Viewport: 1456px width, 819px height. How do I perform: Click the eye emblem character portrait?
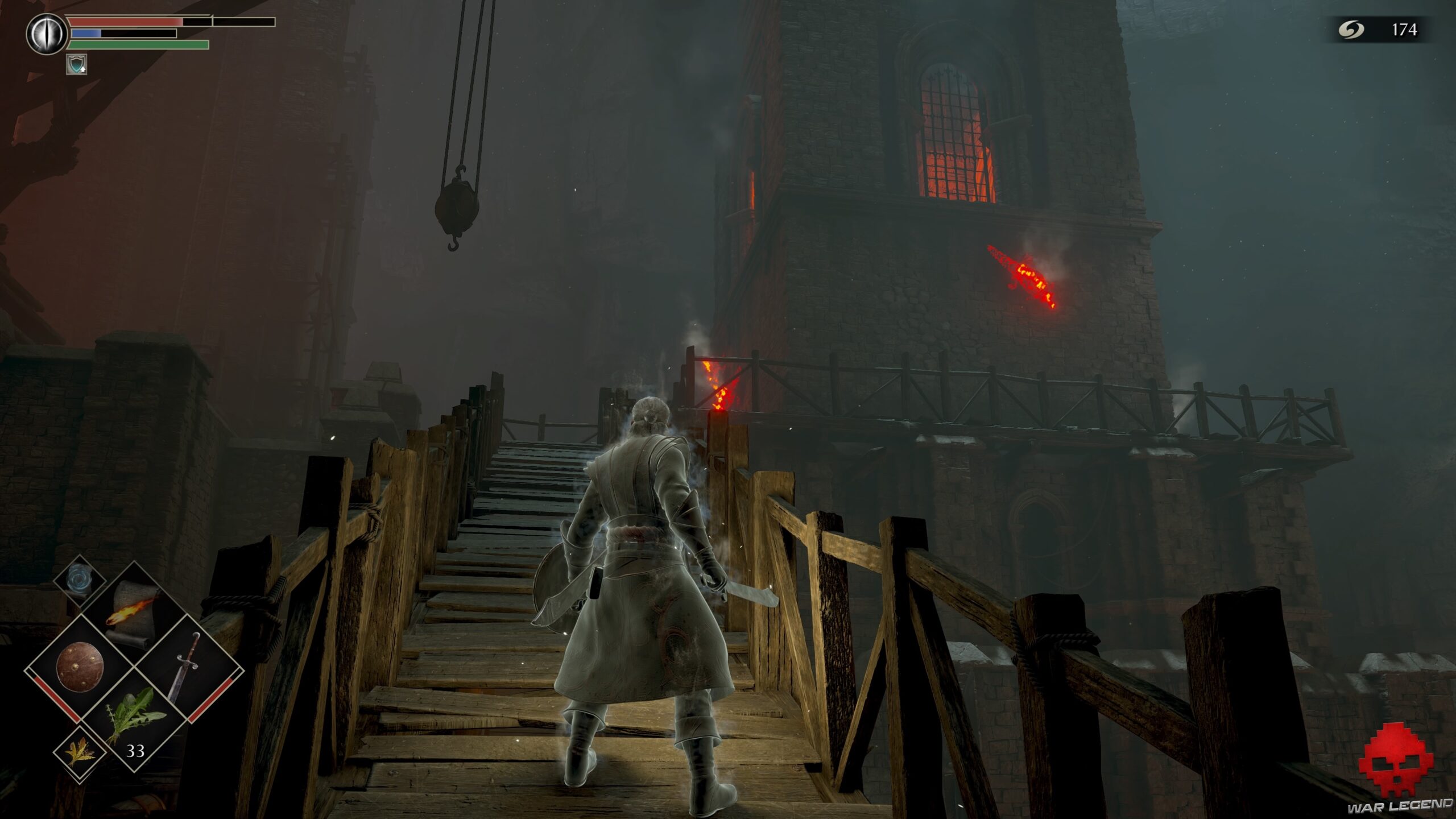(x=47, y=32)
